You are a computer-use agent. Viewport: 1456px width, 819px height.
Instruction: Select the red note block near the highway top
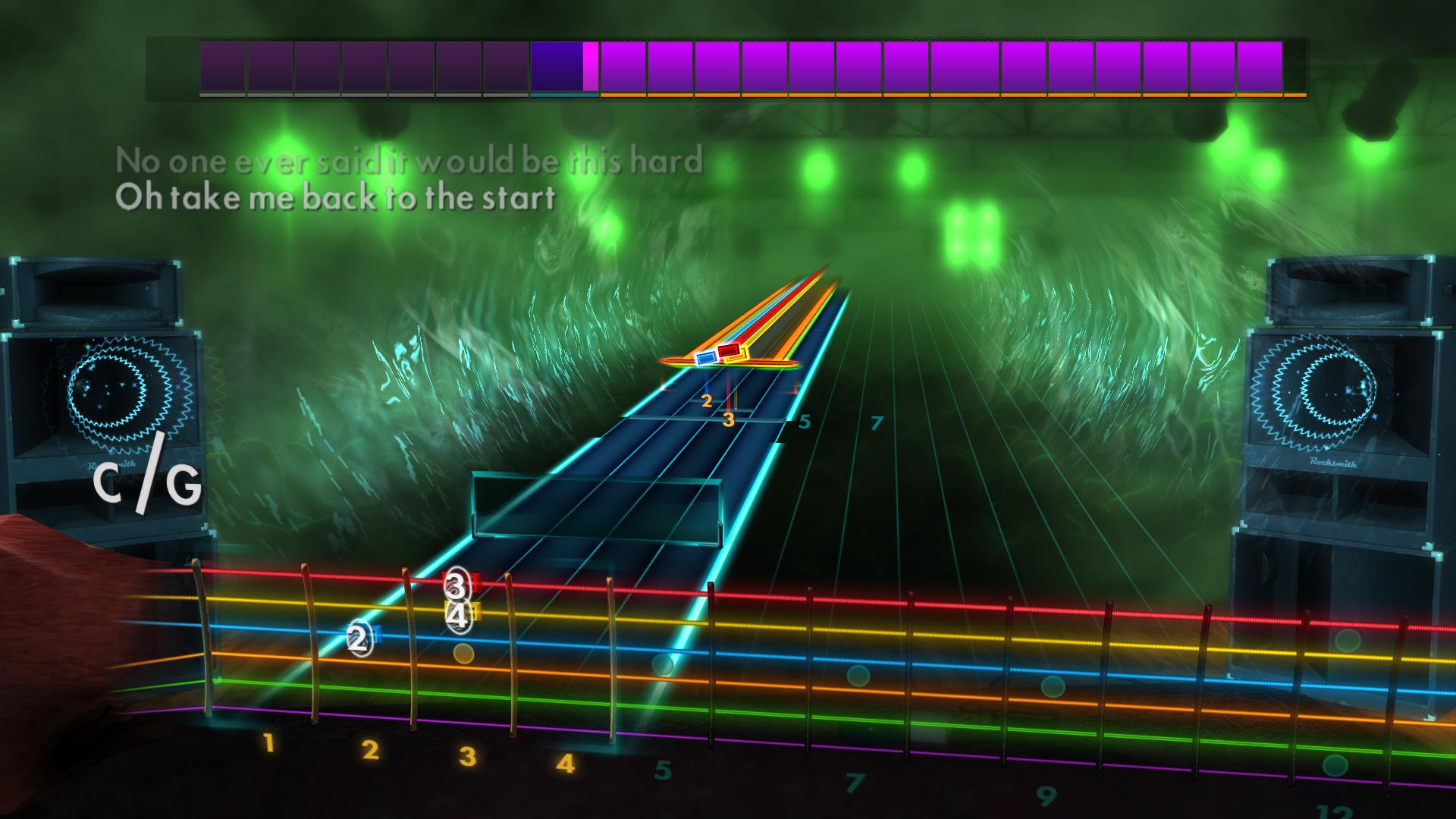(730, 350)
